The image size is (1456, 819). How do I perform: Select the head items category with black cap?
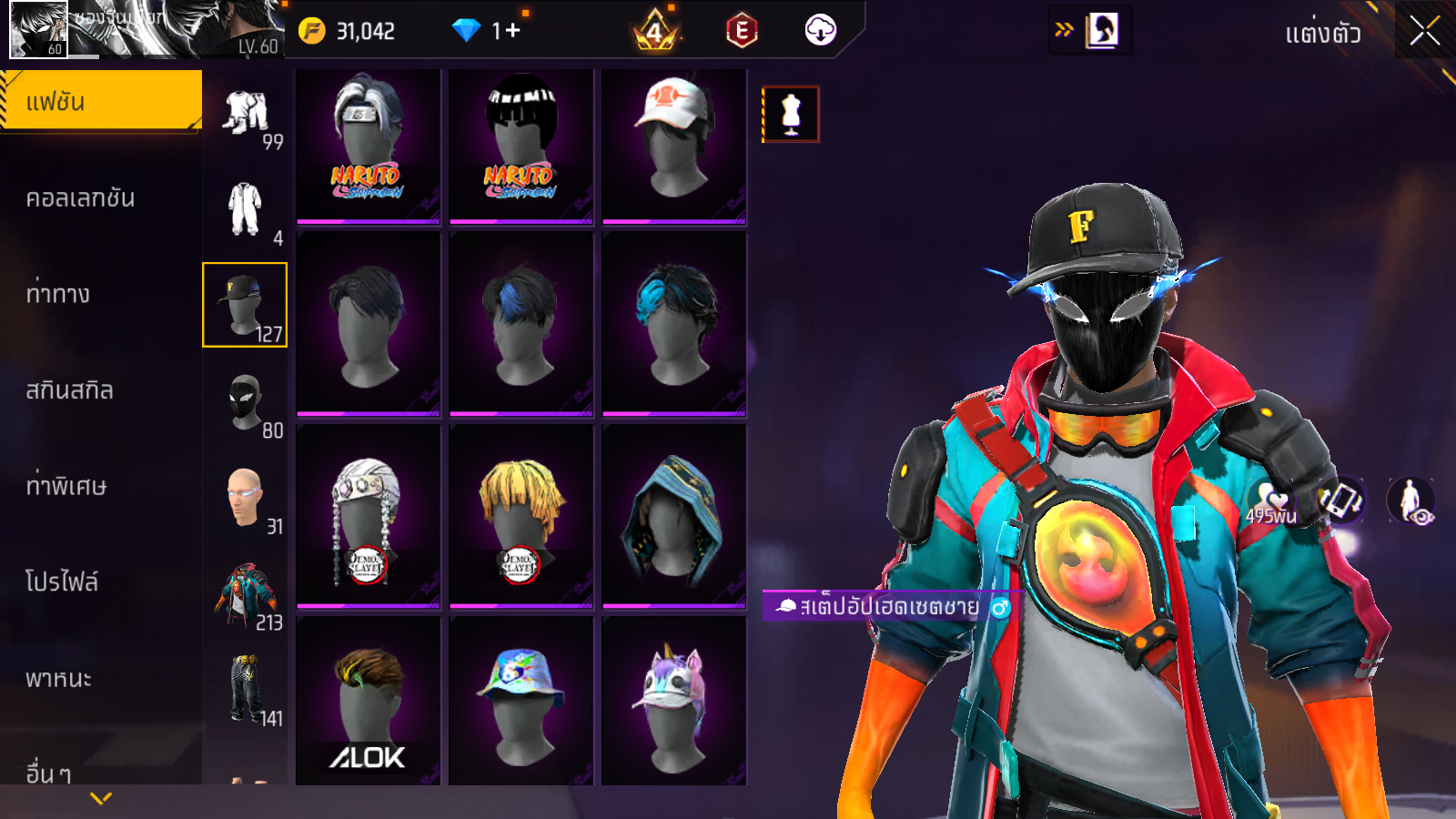[245, 305]
